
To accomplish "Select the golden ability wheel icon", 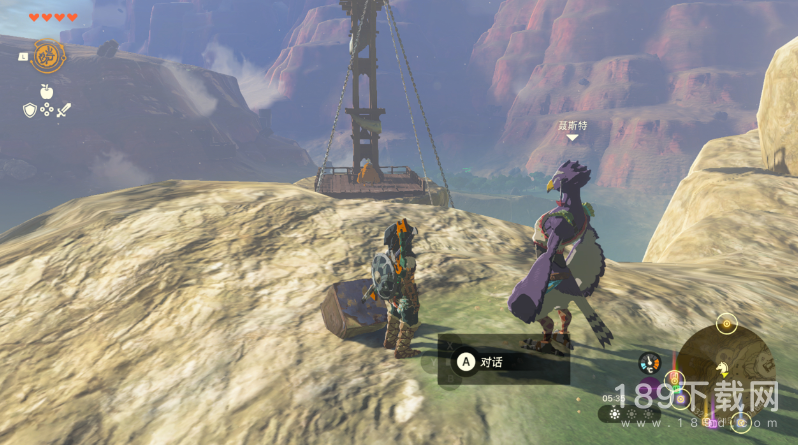I will tap(46, 56).
